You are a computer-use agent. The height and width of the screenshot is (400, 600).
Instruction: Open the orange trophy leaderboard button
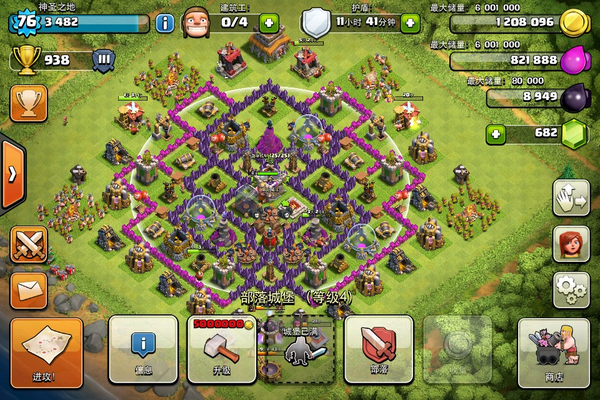28,103
